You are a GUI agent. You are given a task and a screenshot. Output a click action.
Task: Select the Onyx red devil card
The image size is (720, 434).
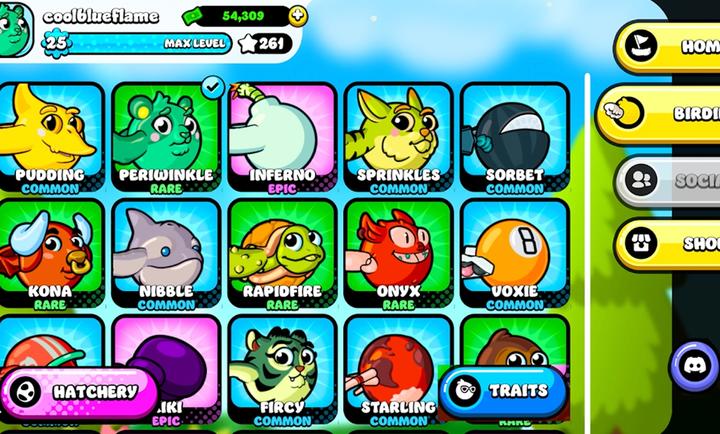[x=398, y=254]
